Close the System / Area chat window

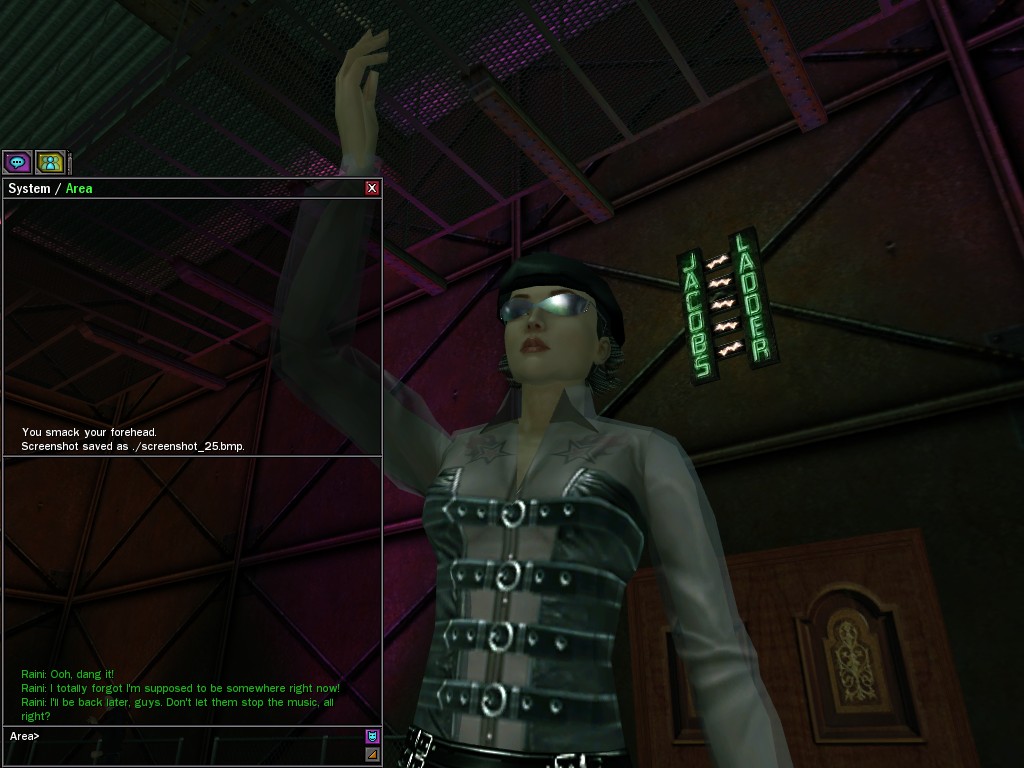tap(372, 188)
